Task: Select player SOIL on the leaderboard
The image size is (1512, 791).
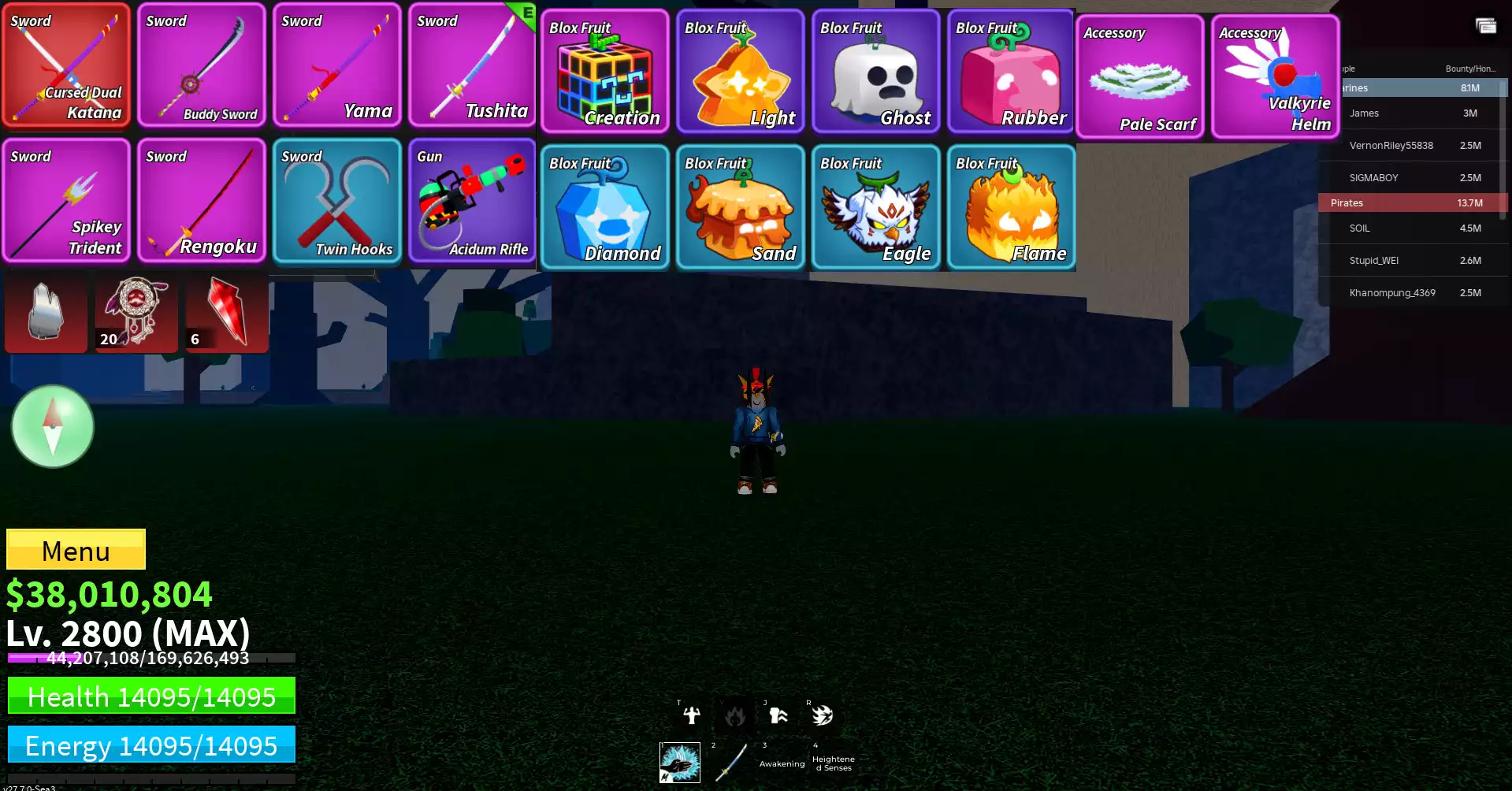Action: click(x=1410, y=228)
